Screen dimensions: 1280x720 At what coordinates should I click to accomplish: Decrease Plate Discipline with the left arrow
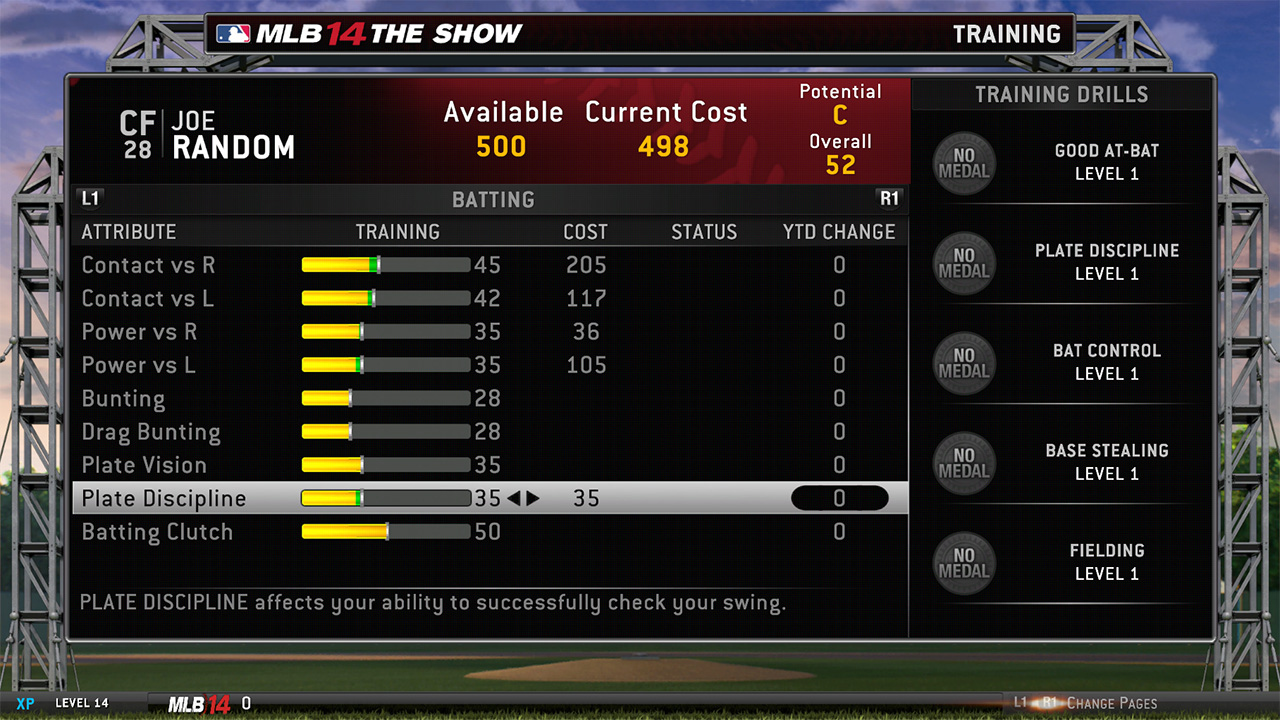[514, 498]
